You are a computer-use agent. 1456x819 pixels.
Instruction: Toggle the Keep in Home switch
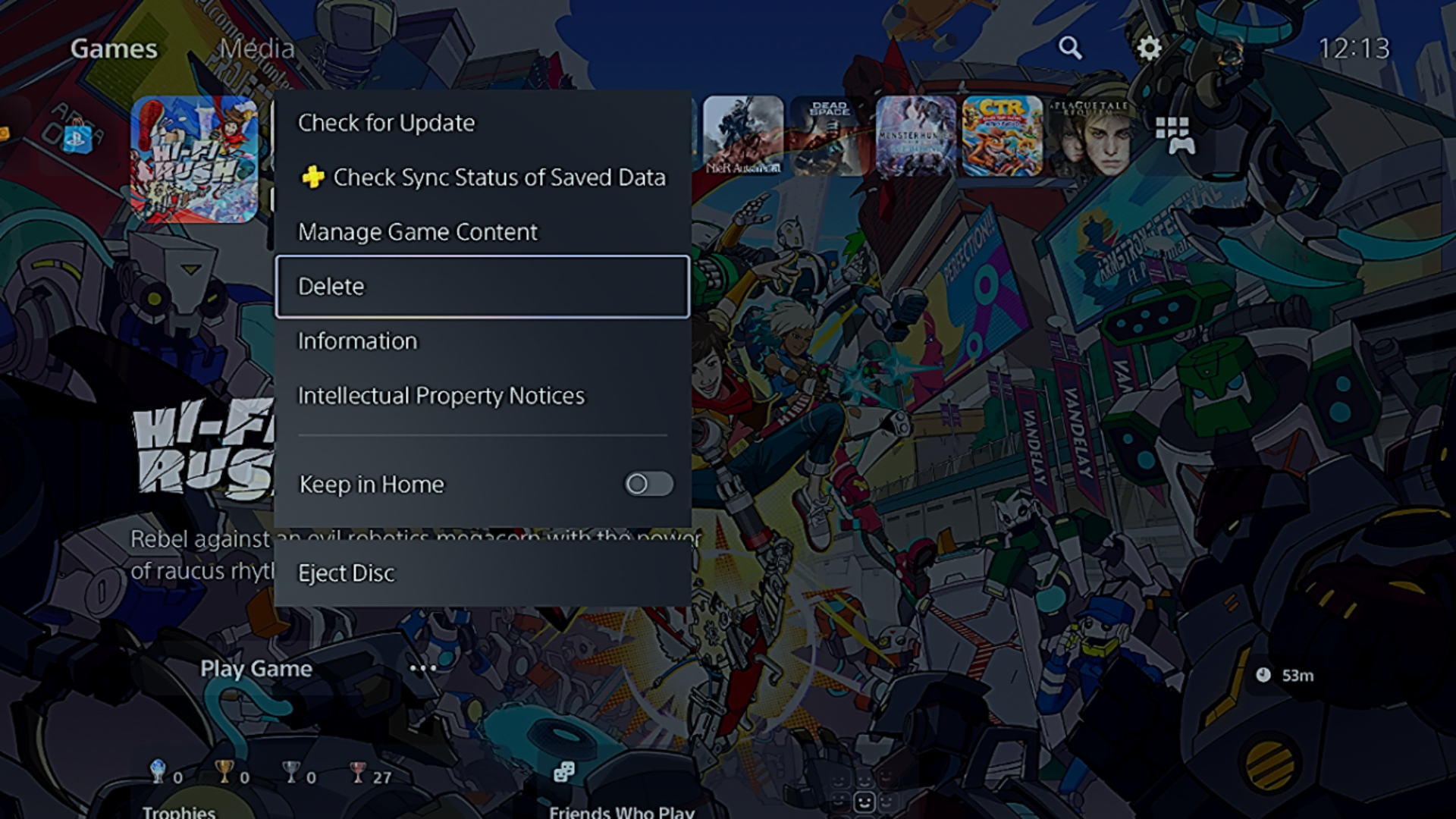point(648,484)
